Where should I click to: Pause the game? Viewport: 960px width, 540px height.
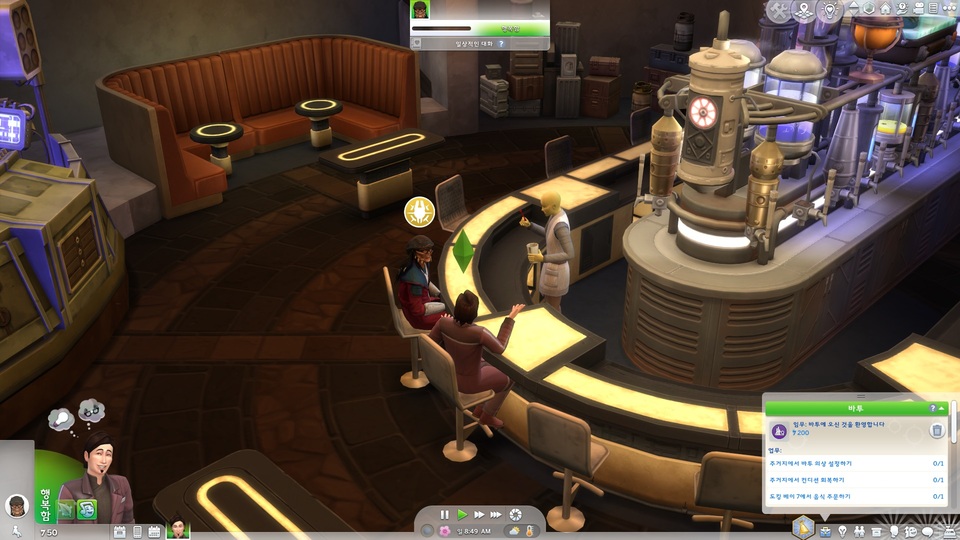[x=445, y=514]
